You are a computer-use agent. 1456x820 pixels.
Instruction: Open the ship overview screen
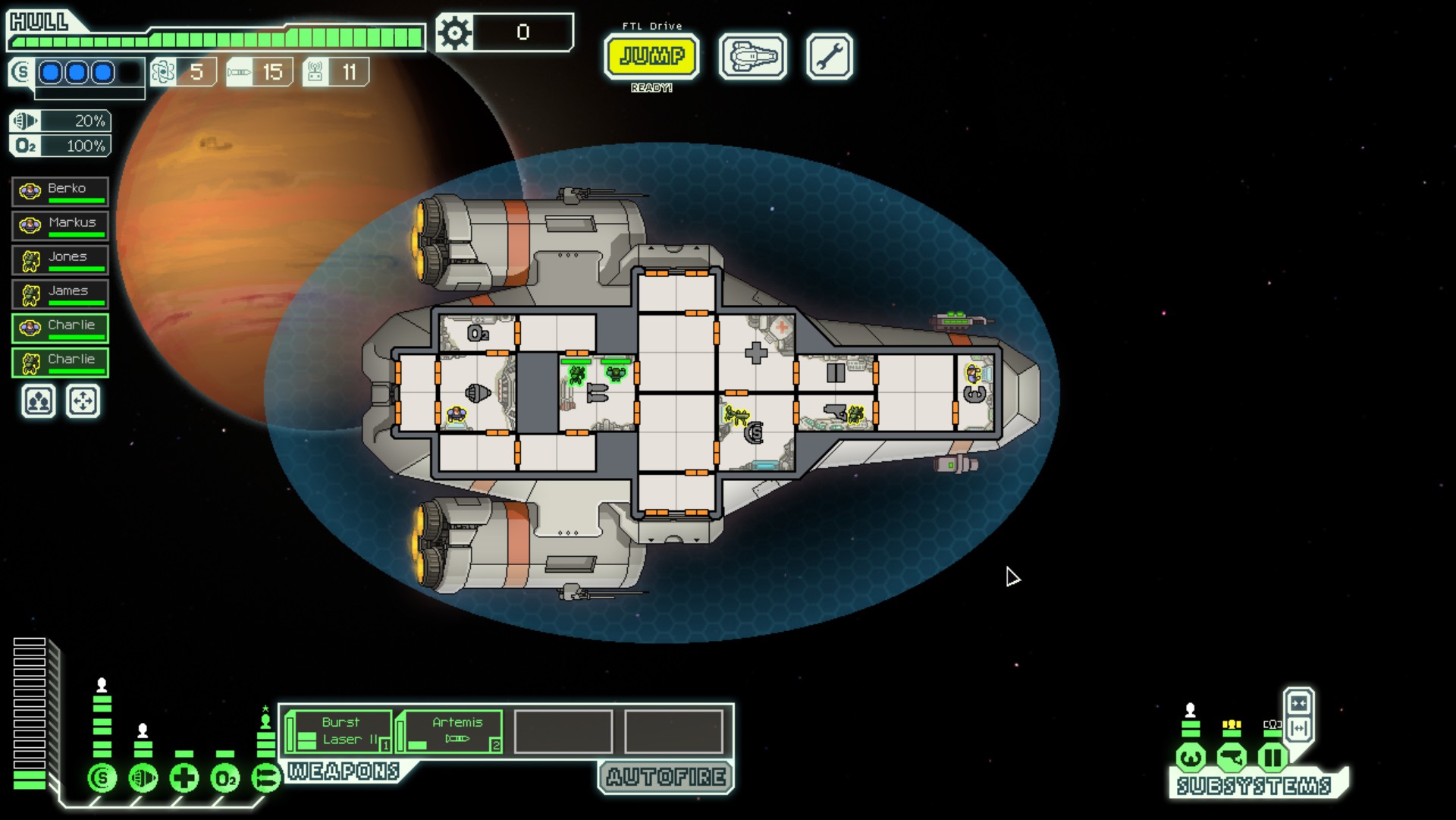coord(752,56)
